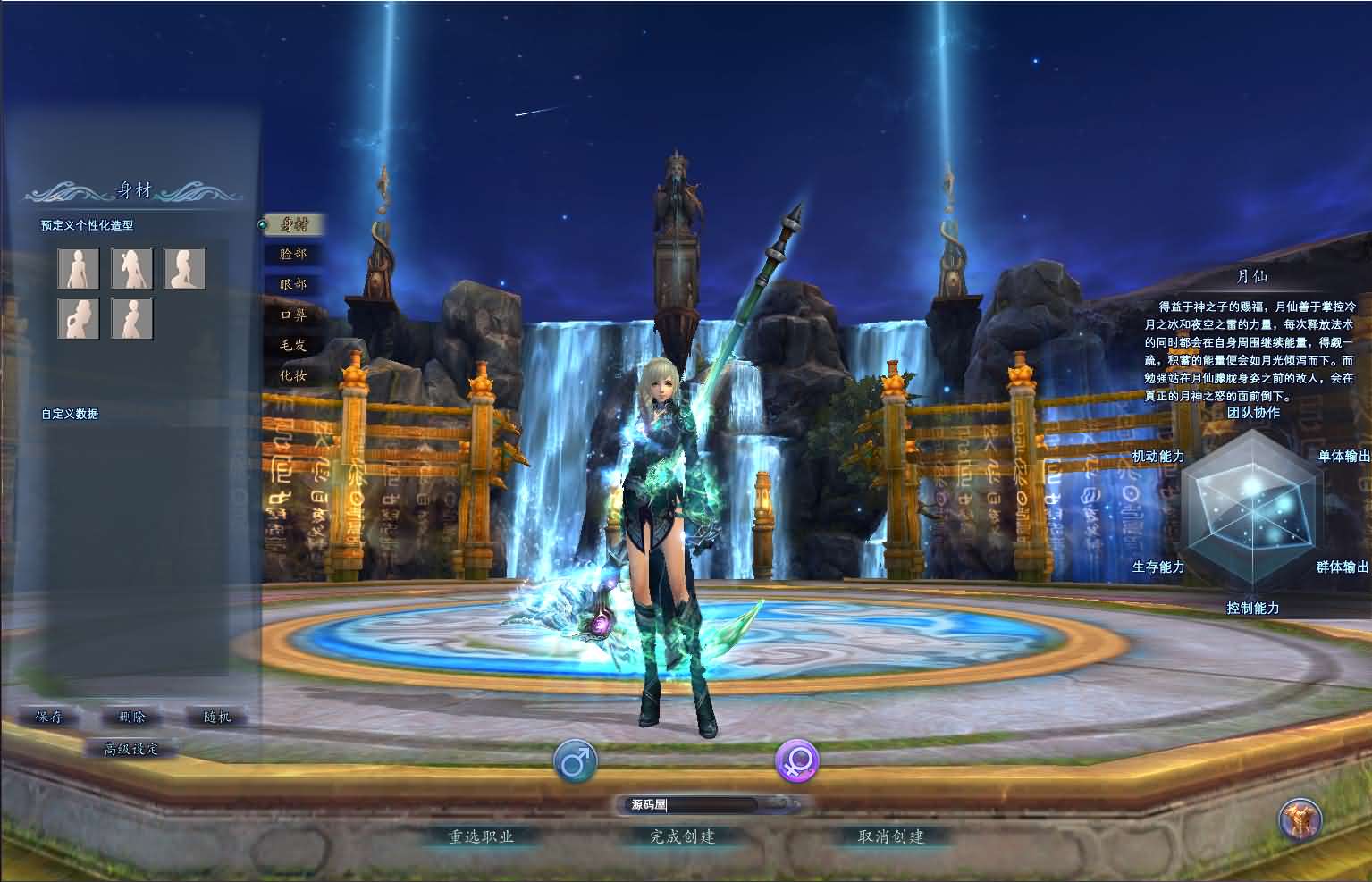Open the 毛发 (hair) customization panel

(295, 345)
